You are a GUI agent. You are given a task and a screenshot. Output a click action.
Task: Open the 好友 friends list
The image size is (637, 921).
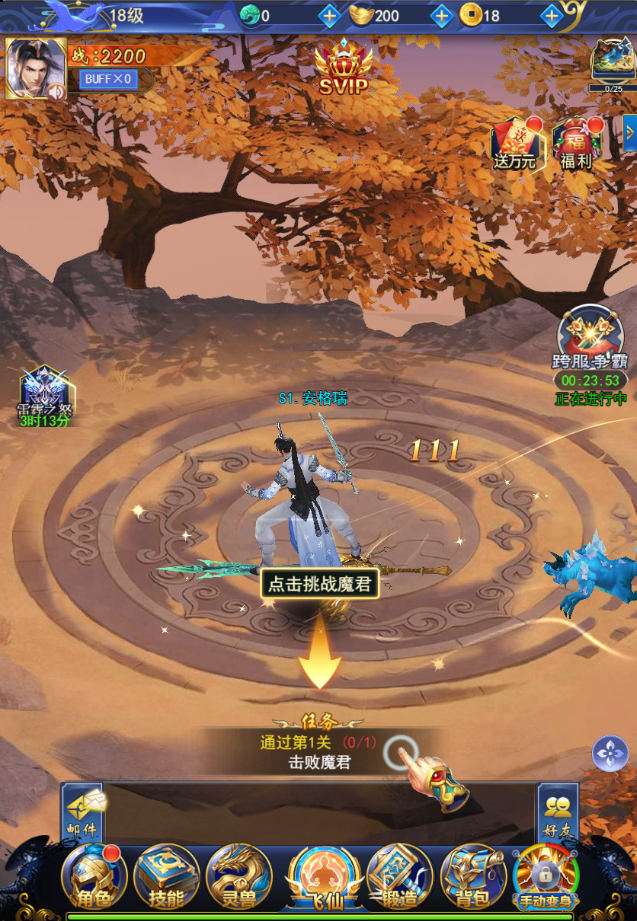click(x=557, y=810)
